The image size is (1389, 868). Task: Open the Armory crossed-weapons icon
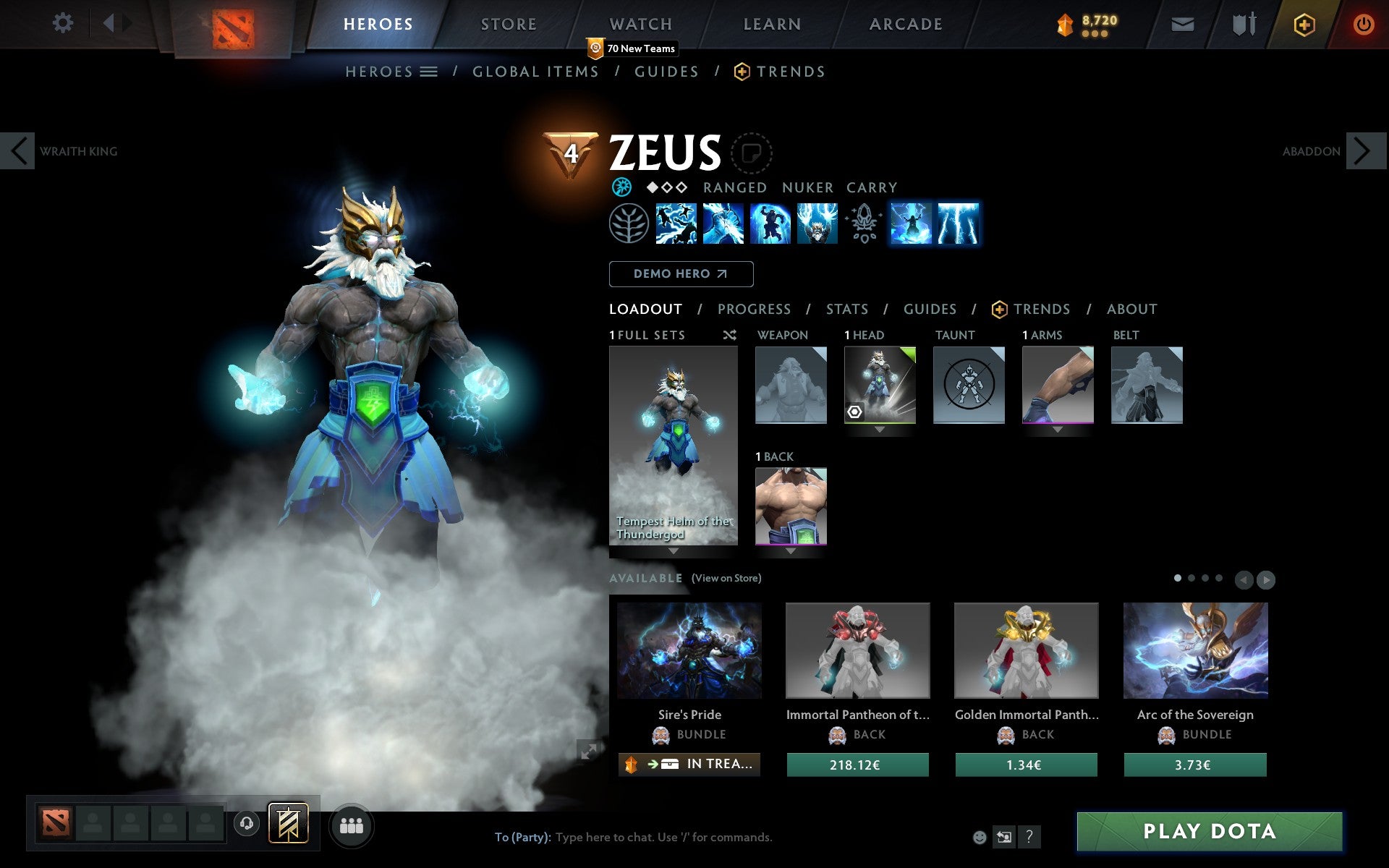pos(1242,23)
